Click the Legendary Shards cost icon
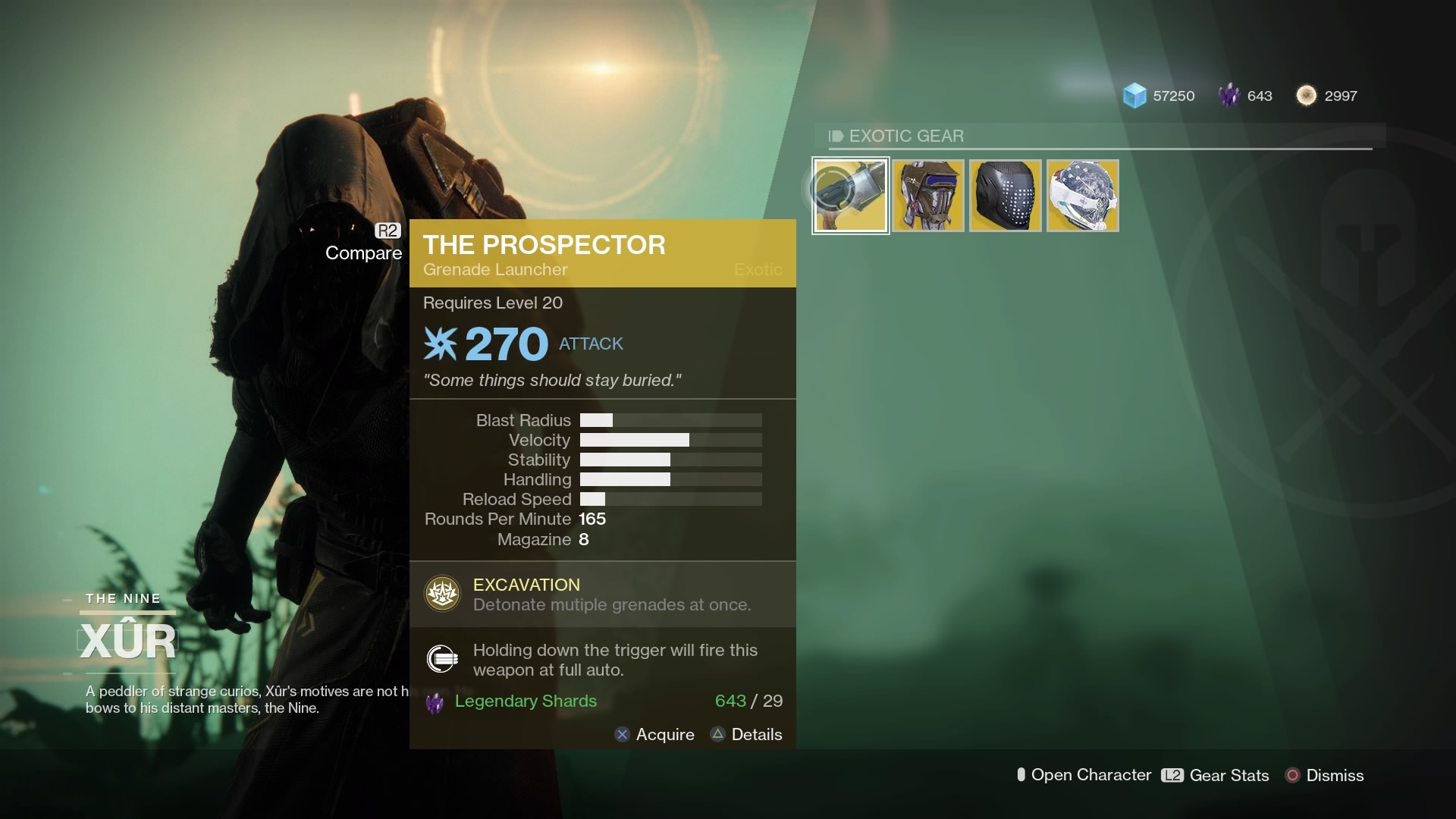This screenshot has height=819, width=1456. 433,701
